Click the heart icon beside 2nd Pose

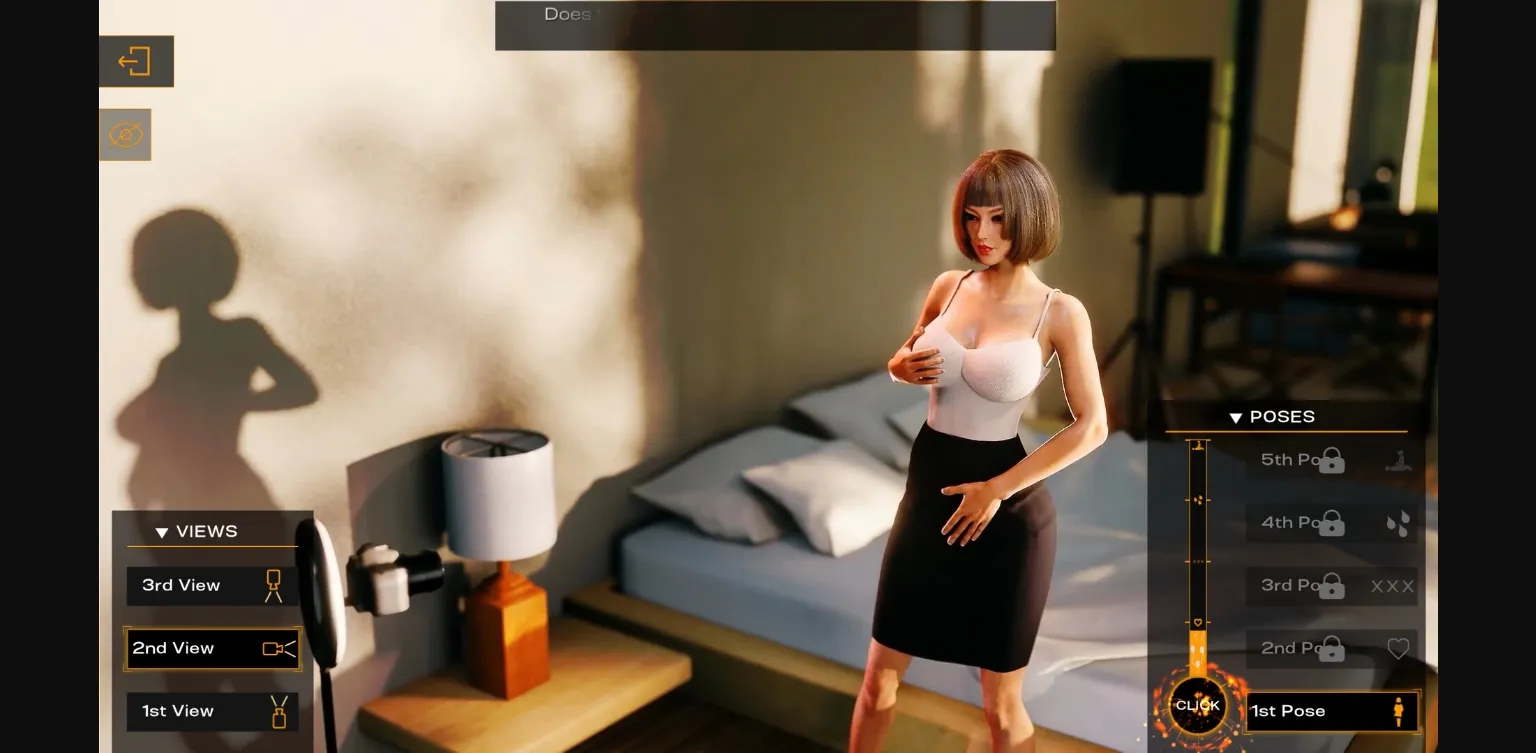pyautogui.click(x=1398, y=648)
